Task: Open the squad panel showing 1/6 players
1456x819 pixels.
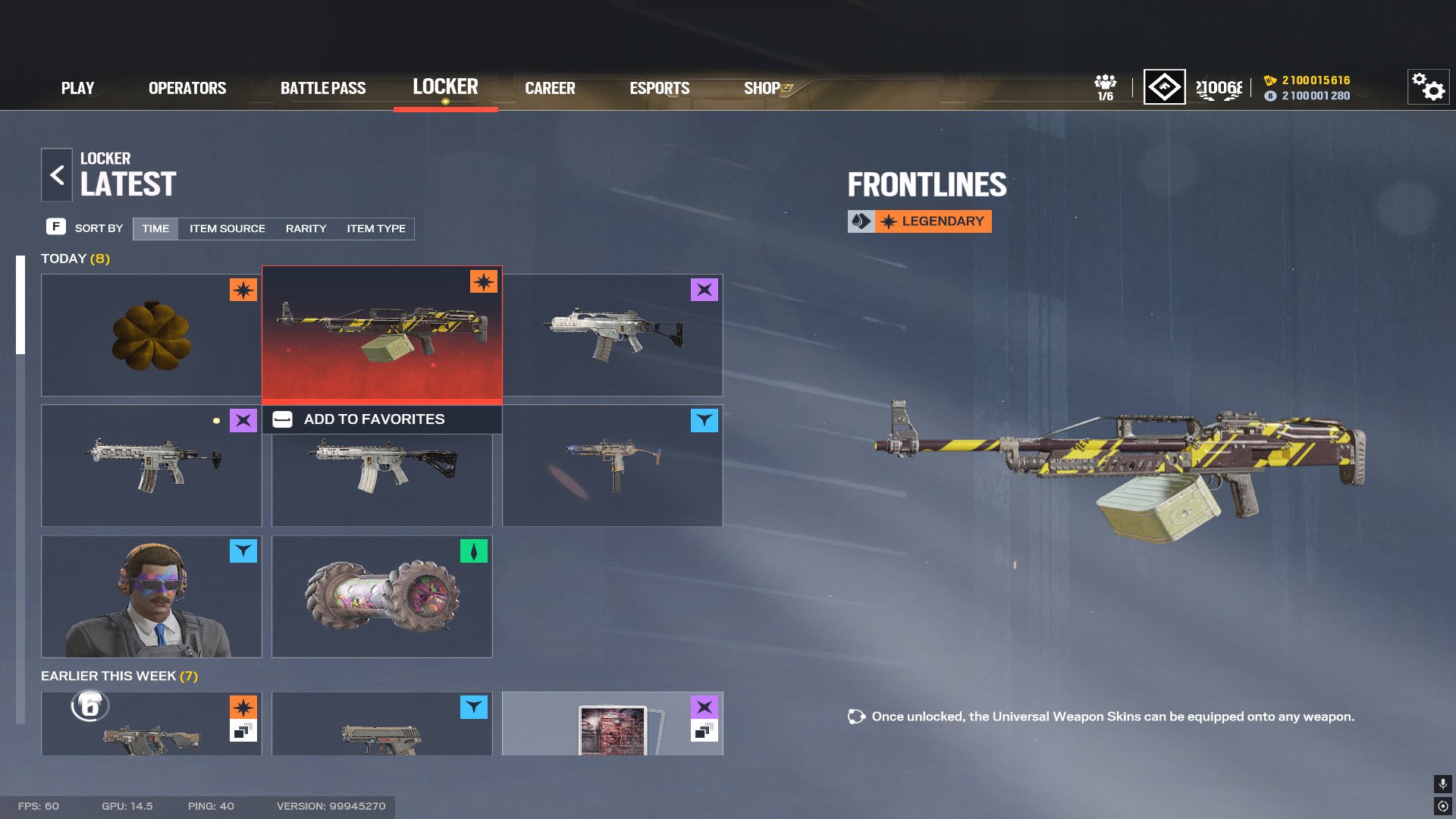Action: pyautogui.click(x=1106, y=87)
